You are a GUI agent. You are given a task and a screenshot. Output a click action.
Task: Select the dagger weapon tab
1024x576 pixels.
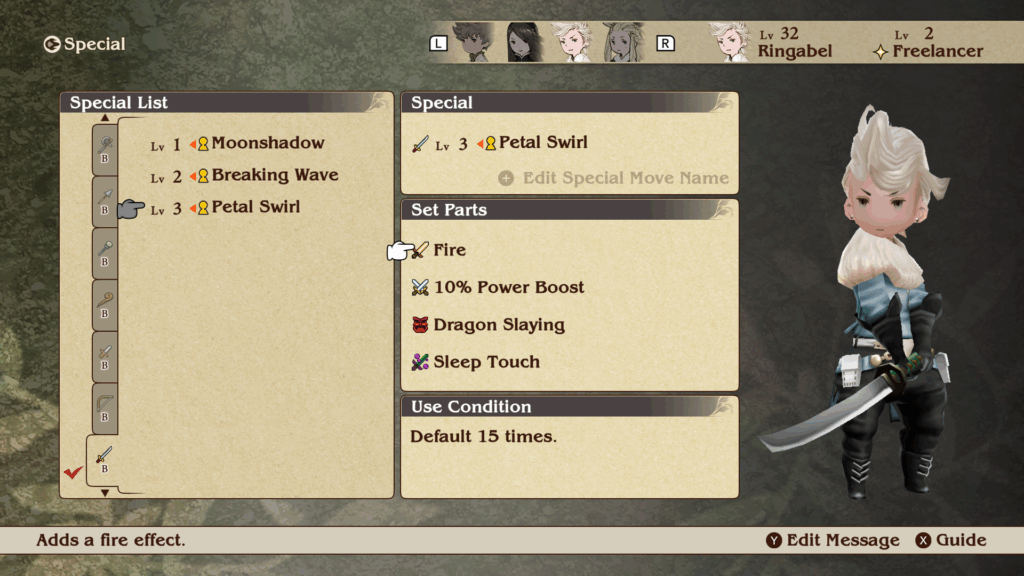tap(105, 356)
